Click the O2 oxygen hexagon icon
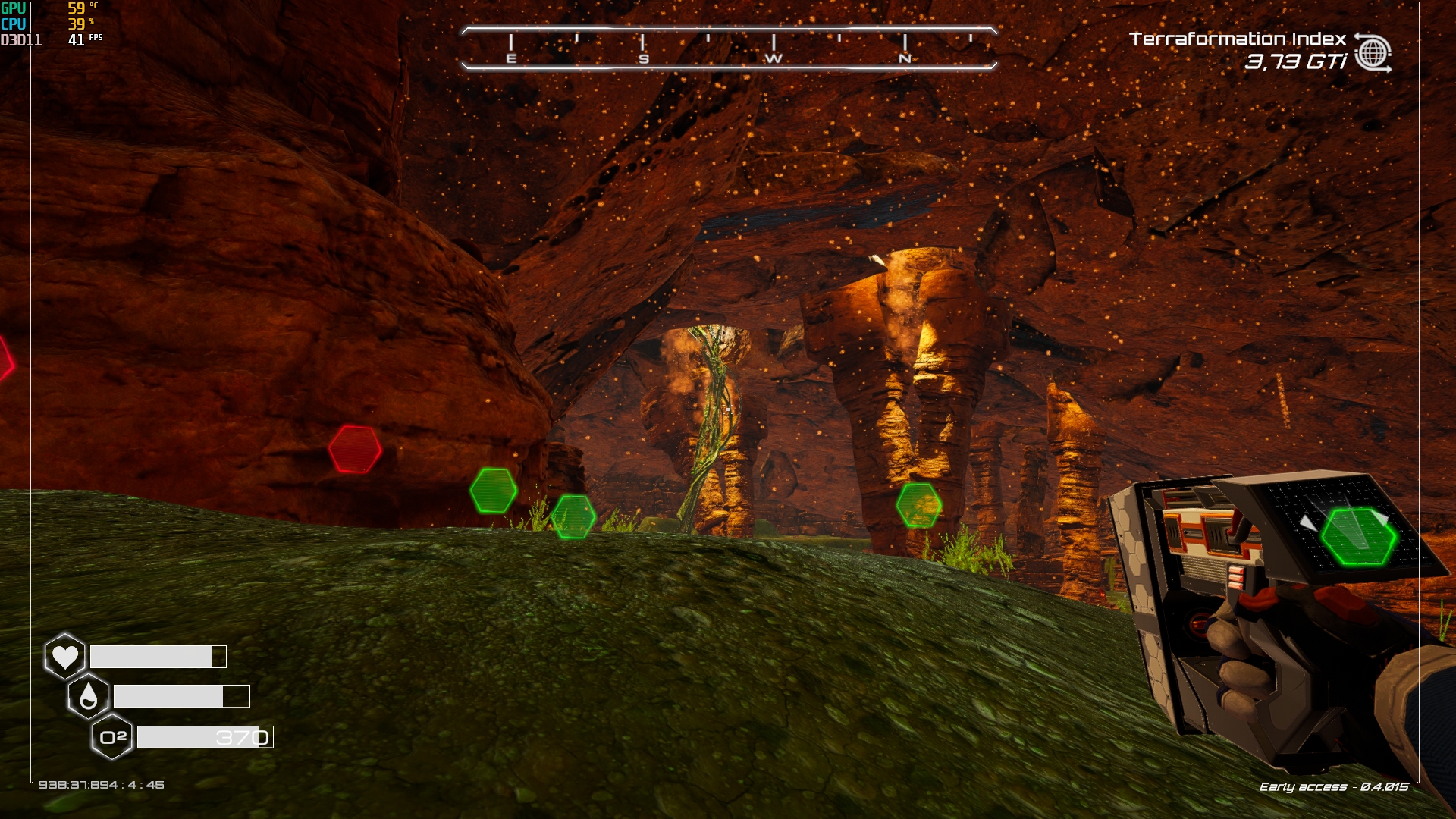The width and height of the screenshot is (1456, 819). click(112, 736)
